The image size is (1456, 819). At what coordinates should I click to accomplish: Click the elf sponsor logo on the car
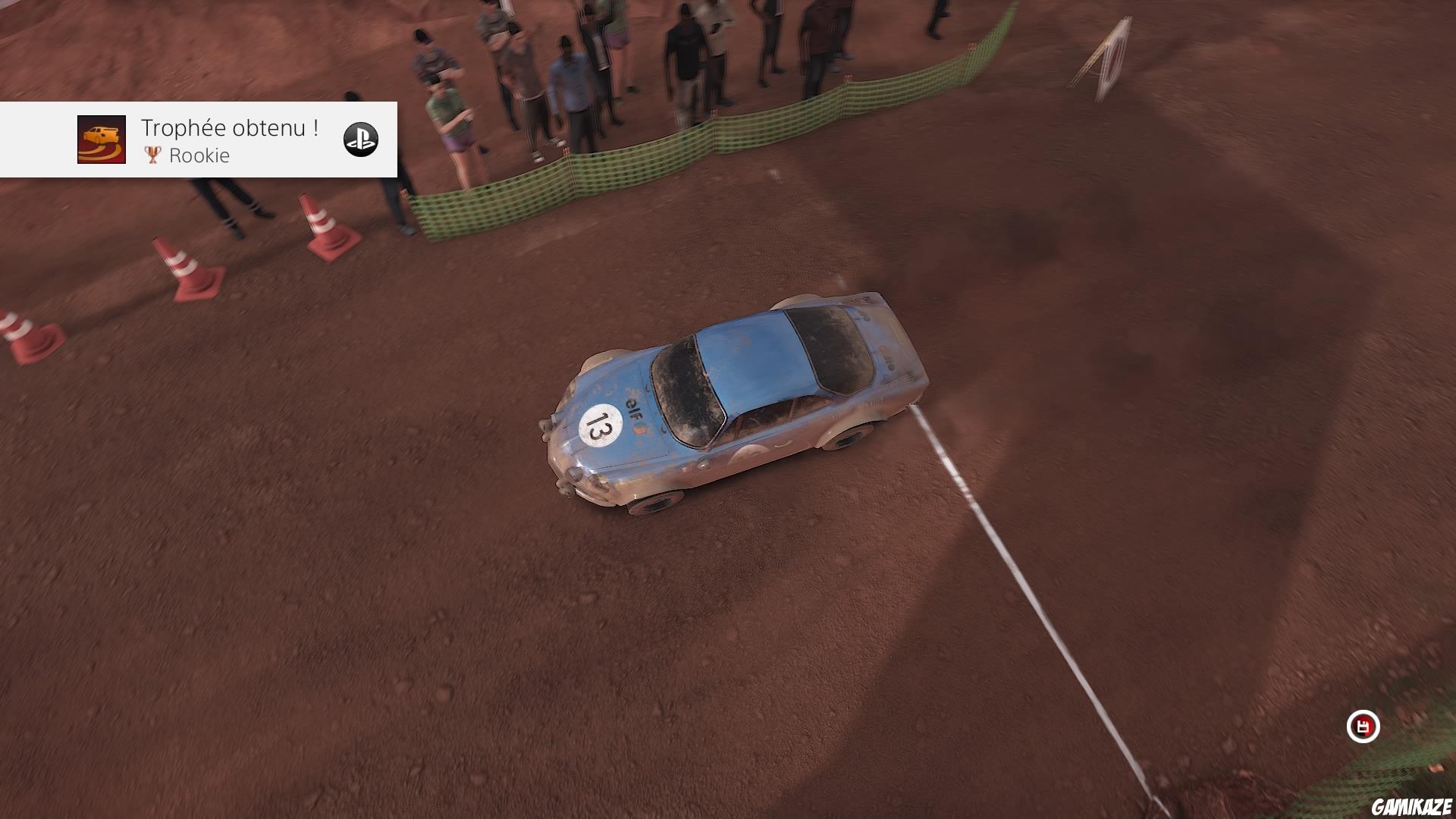[x=634, y=411]
